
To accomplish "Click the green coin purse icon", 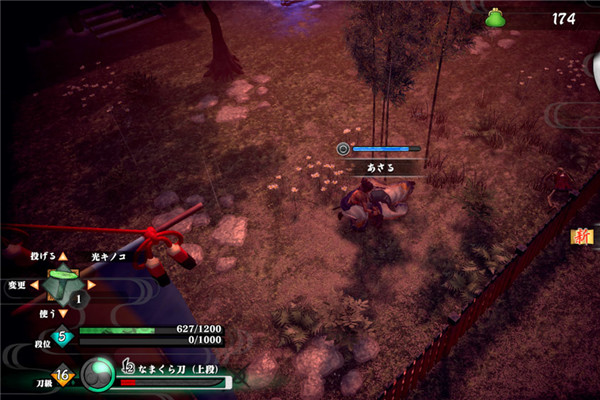I will 494,18.
